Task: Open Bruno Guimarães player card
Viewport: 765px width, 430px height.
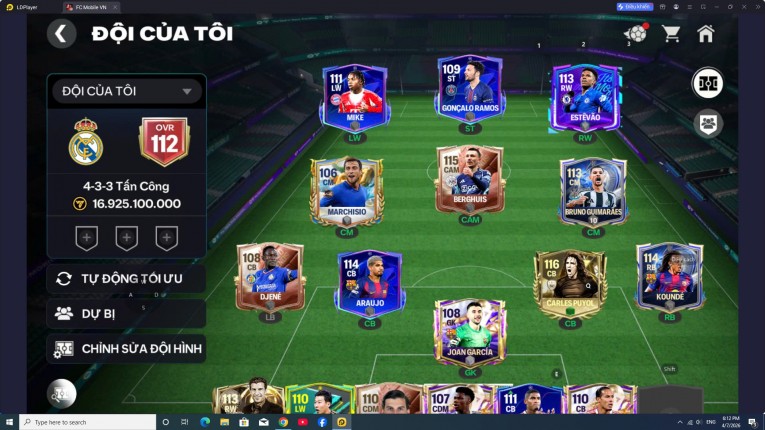Action: (593, 190)
